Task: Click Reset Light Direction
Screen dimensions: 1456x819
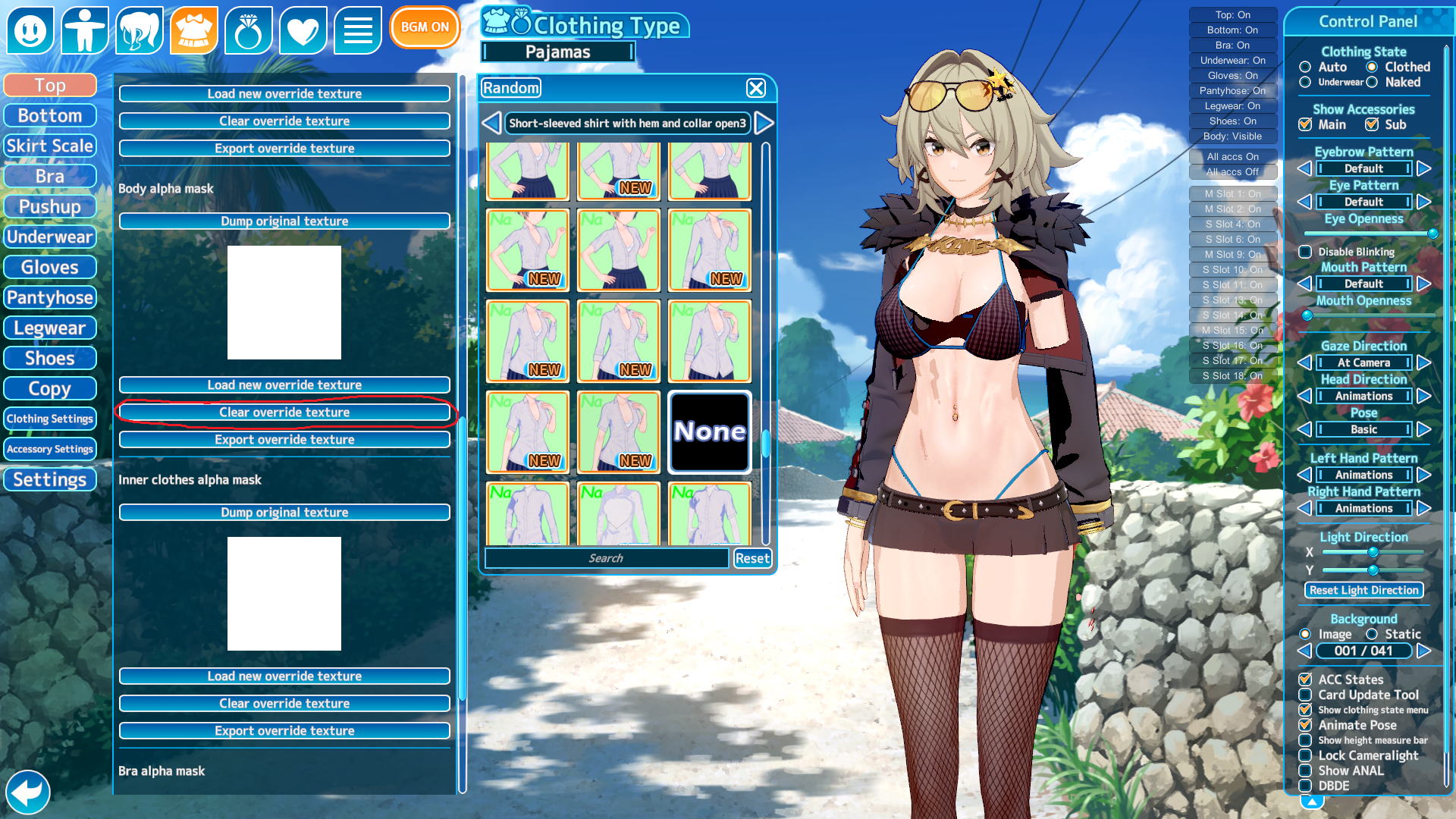Action: coord(1363,591)
